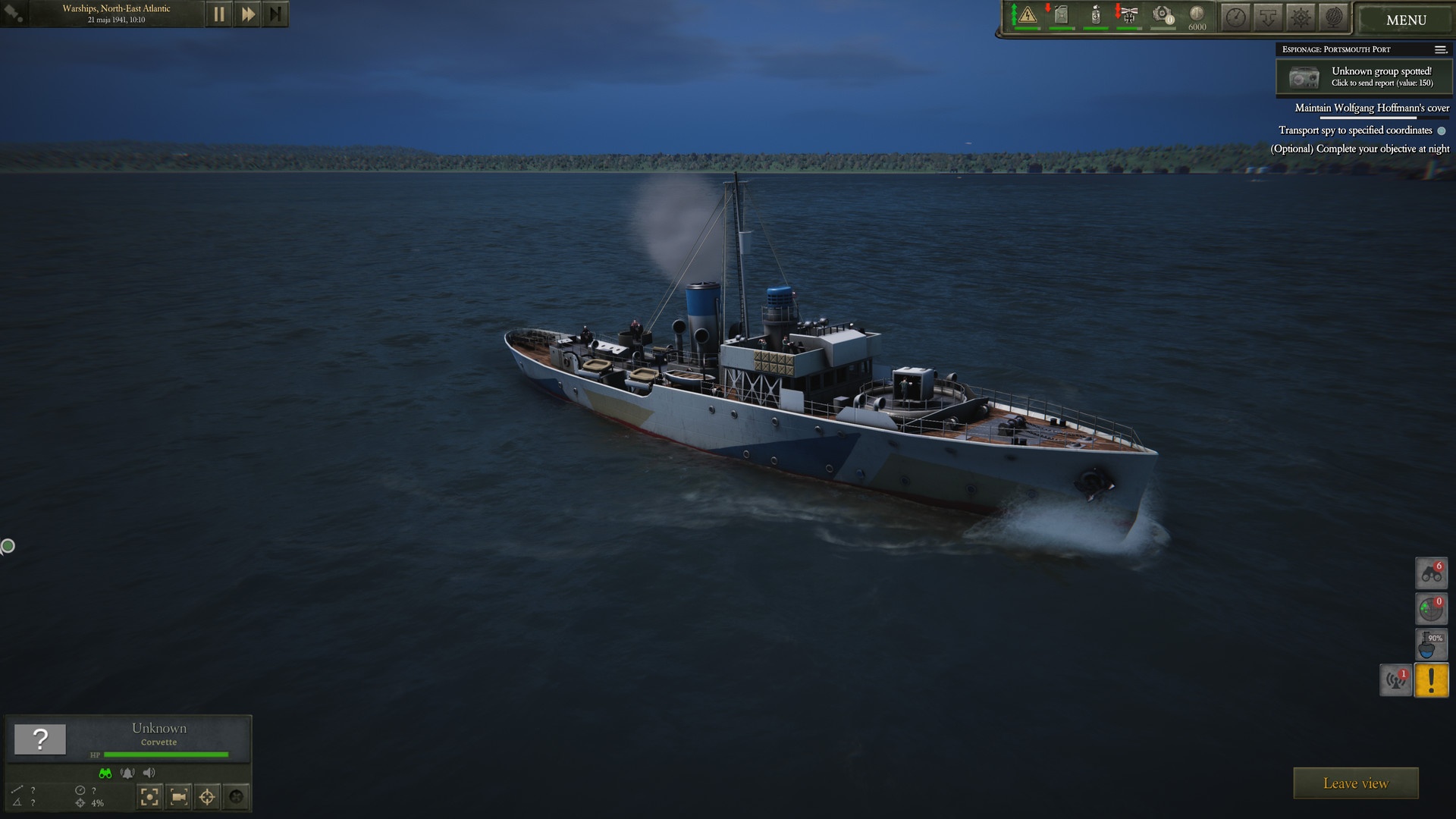Expand the Espionage mission list menu

tap(1440, 49)
